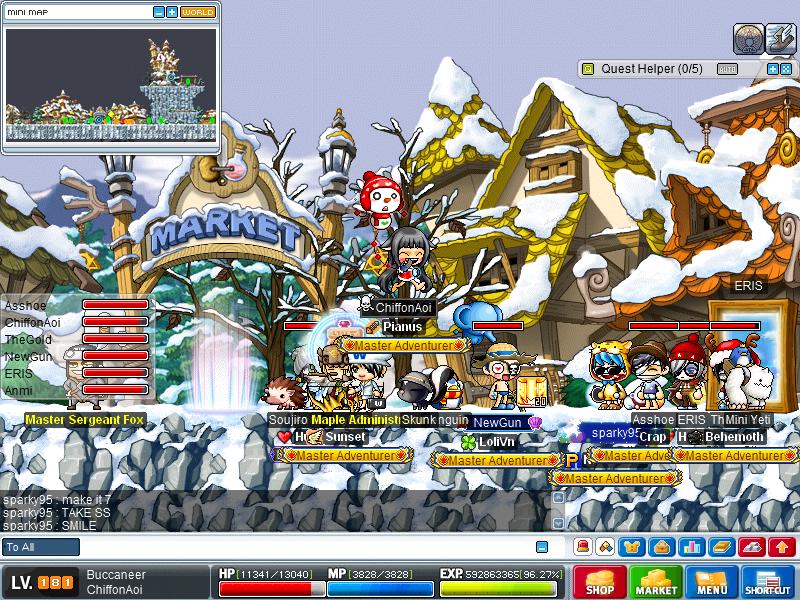Click the WORLD map button on minimap

point(198,12)
